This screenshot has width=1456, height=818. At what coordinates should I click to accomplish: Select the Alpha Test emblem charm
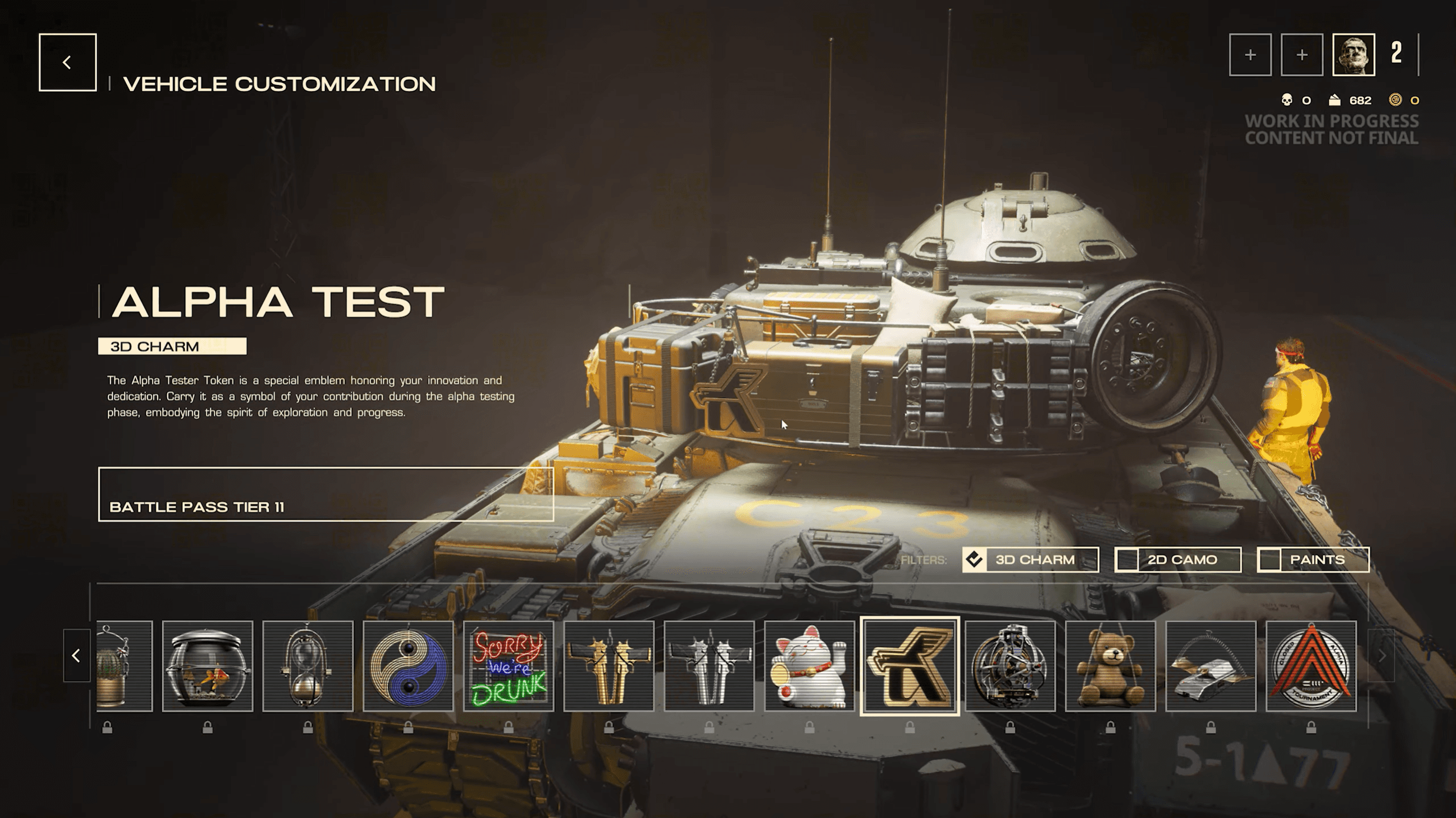click(x=910, y=665)
